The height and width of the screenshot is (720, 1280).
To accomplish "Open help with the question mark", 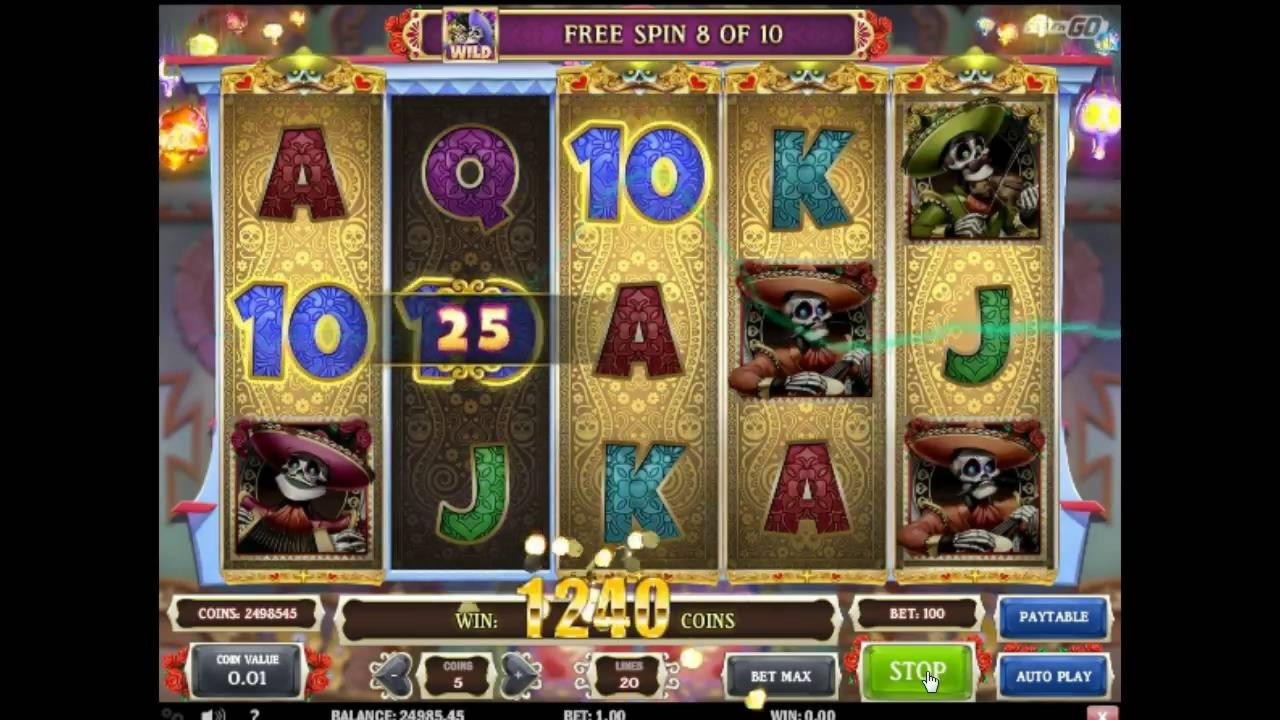I will [254, 714].
